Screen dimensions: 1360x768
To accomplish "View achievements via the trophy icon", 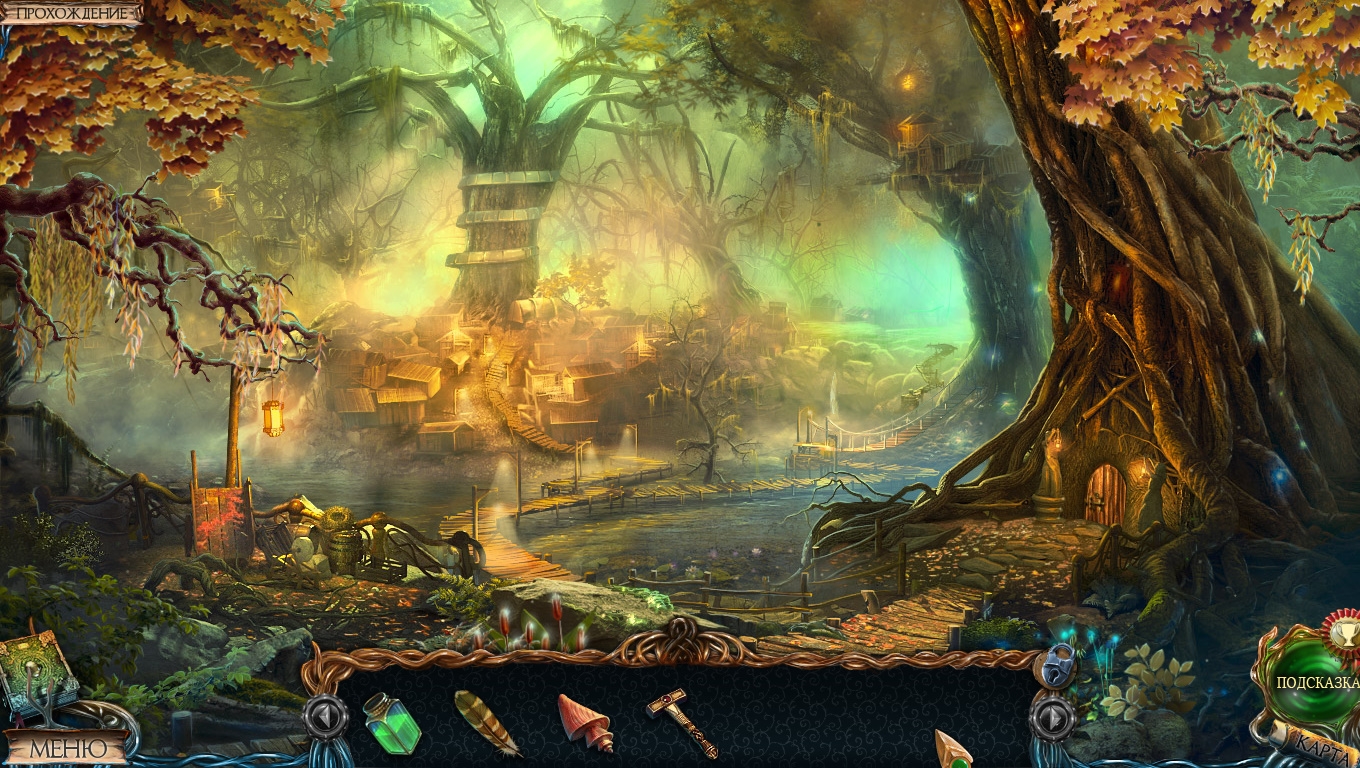I will pos(1342,631).
